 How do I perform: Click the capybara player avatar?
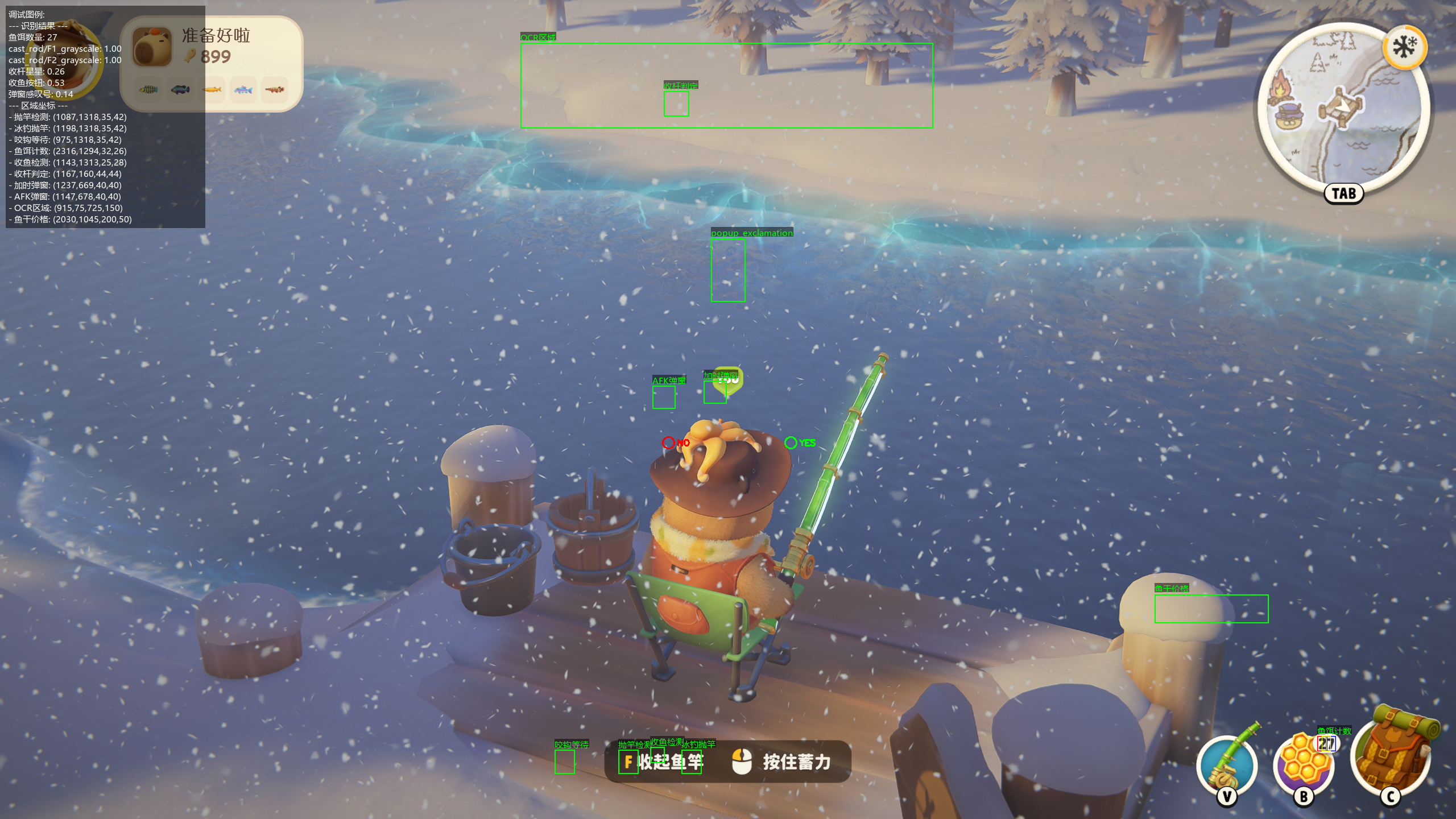tap(152, 47)
